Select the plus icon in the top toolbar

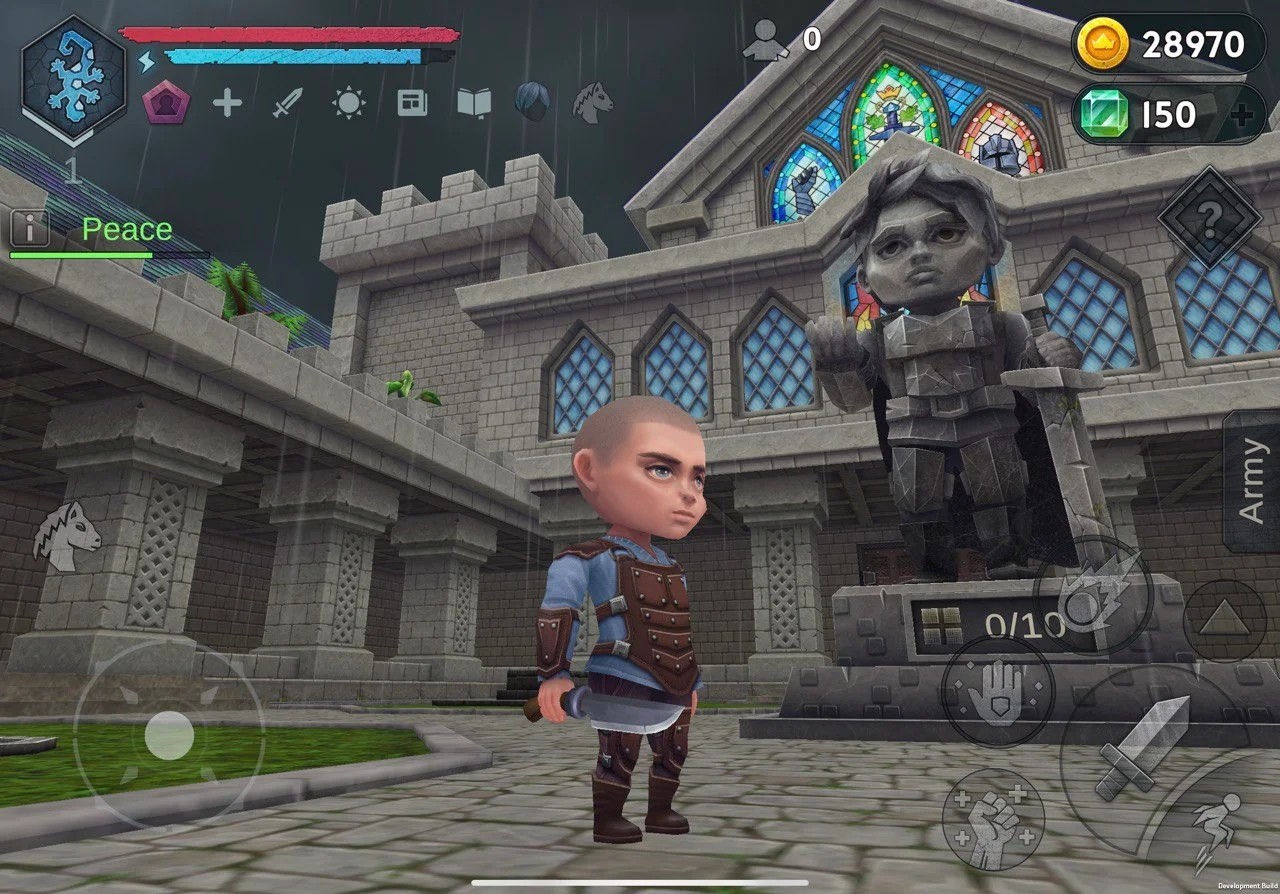point(227,103)
